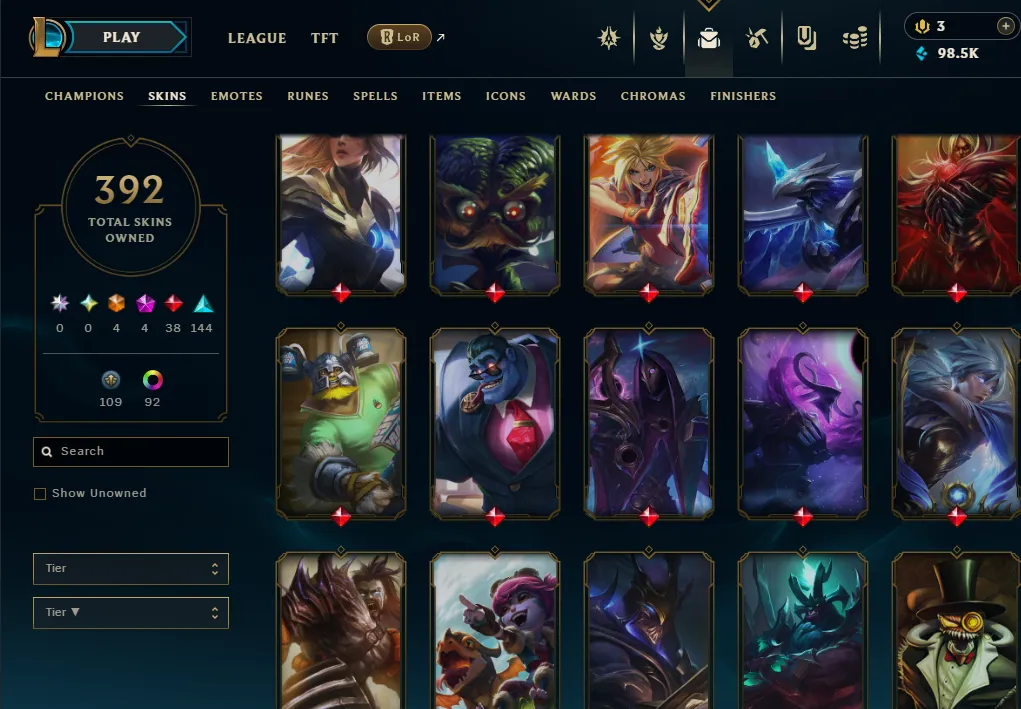Toggle the Show Unowned checkbox
This screenshot has height=709, width=1021.
pos(40,494)
